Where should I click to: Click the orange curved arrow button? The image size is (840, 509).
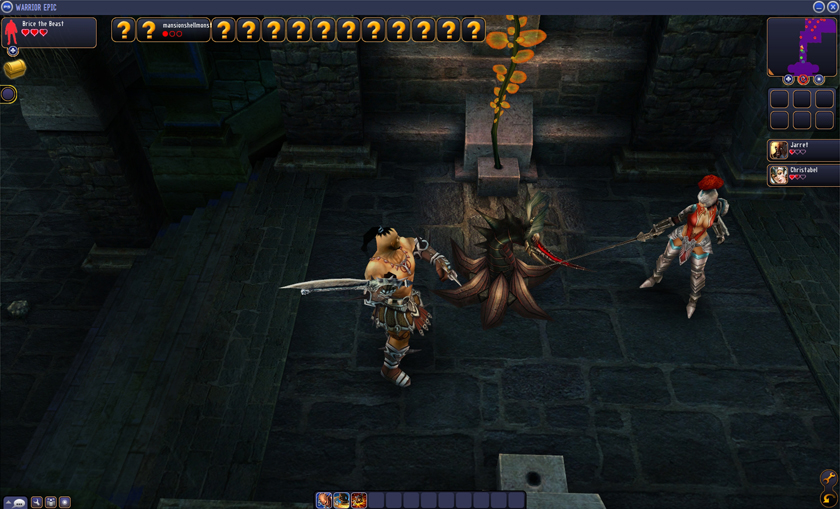828,498
